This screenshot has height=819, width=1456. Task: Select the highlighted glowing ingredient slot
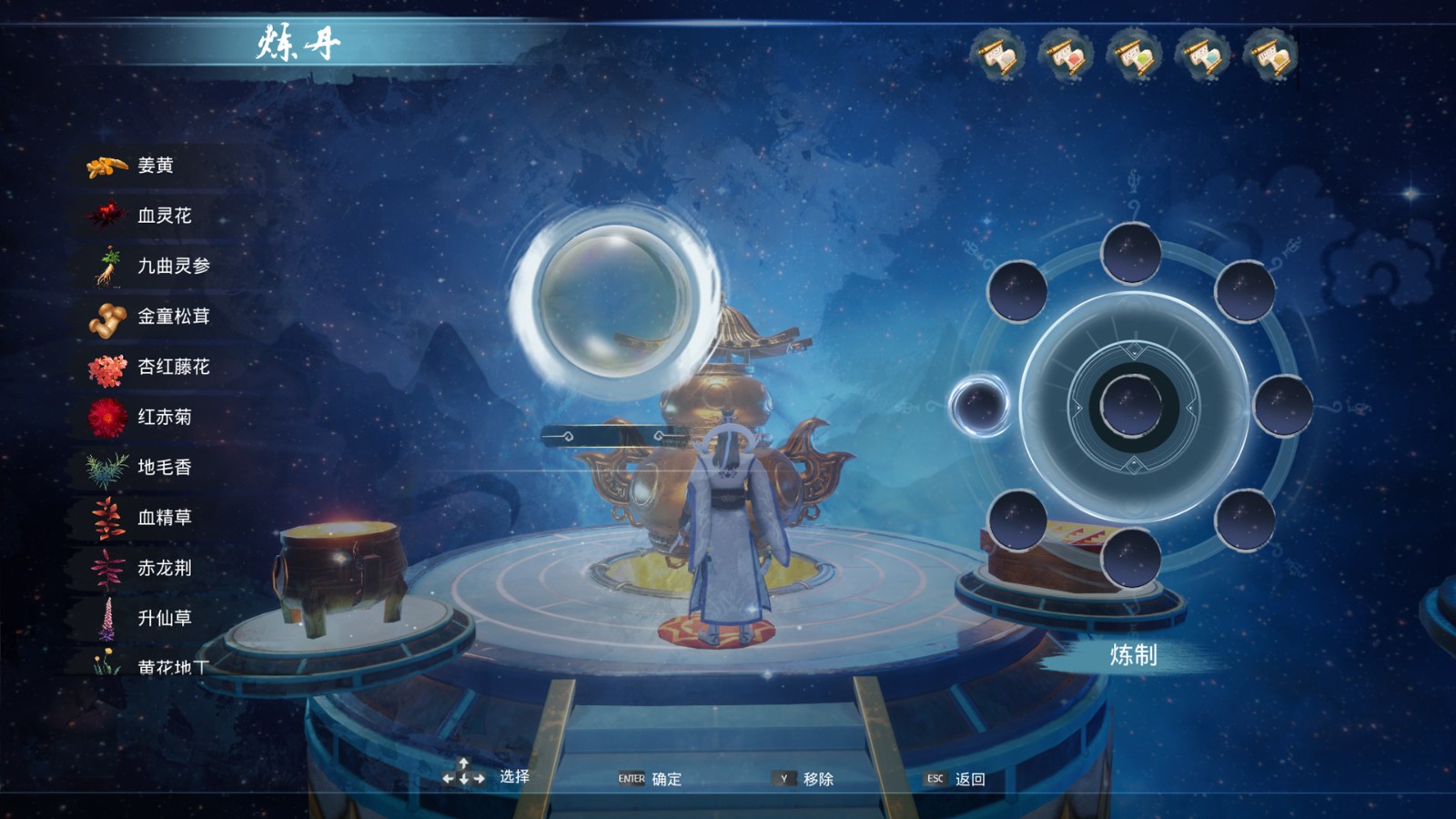click(x=980, y=405)
